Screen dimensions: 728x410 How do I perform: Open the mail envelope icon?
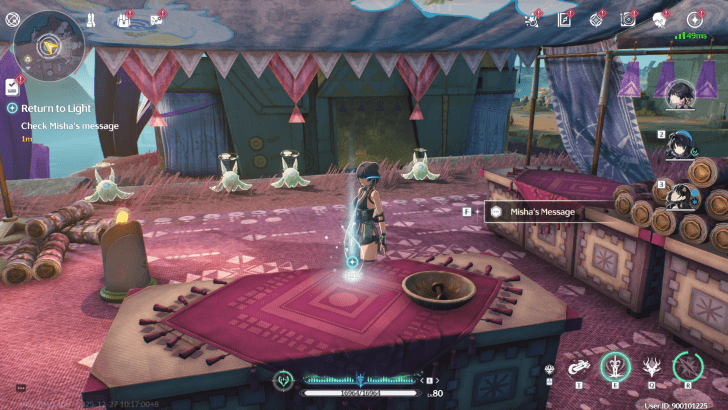tap(157, 19)
